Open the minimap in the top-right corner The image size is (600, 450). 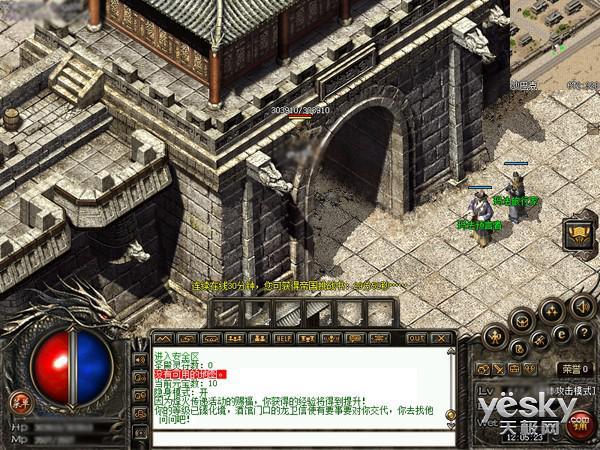tap(557, 30)
